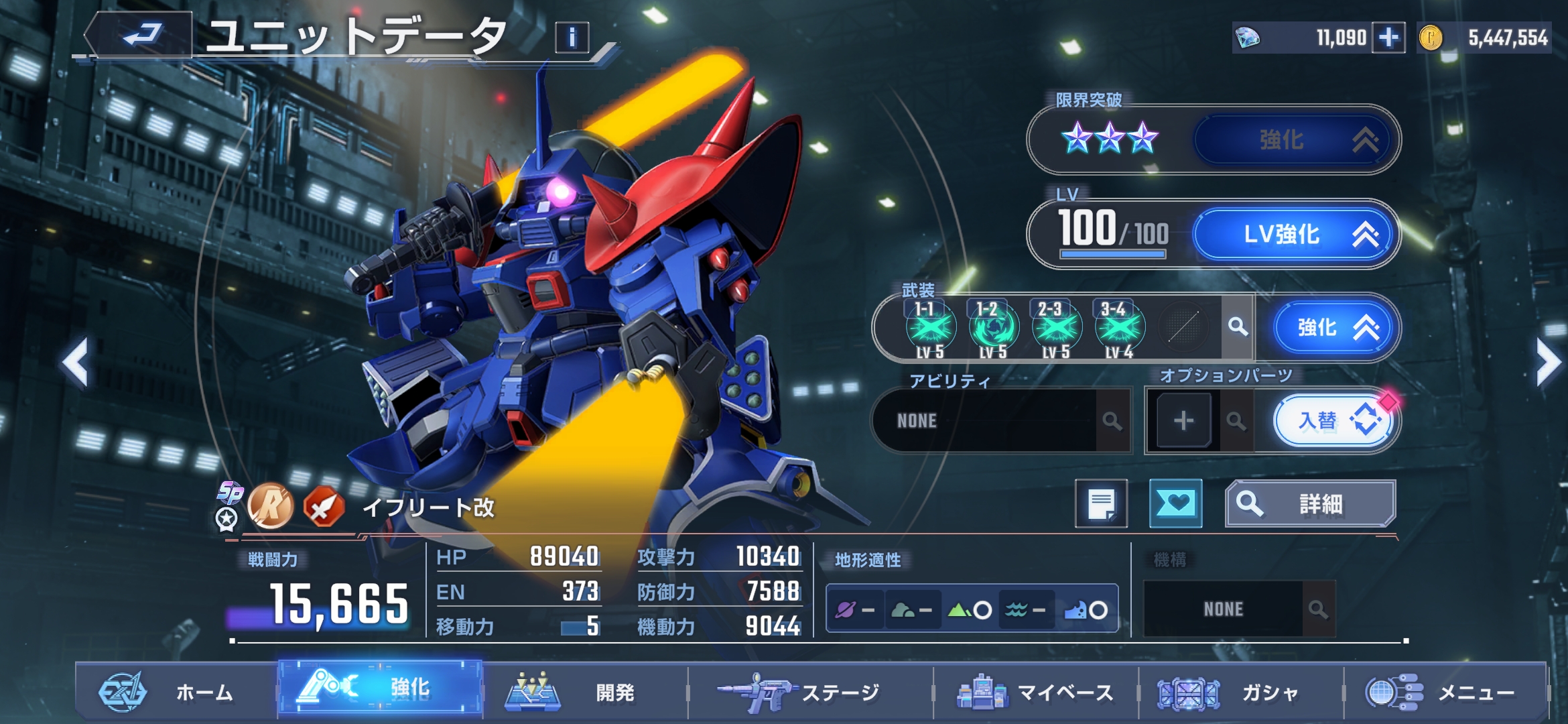This screenshot has height=724, width=1568.
Task: Tap the 入替 swap button
Action: point(1333,421)
